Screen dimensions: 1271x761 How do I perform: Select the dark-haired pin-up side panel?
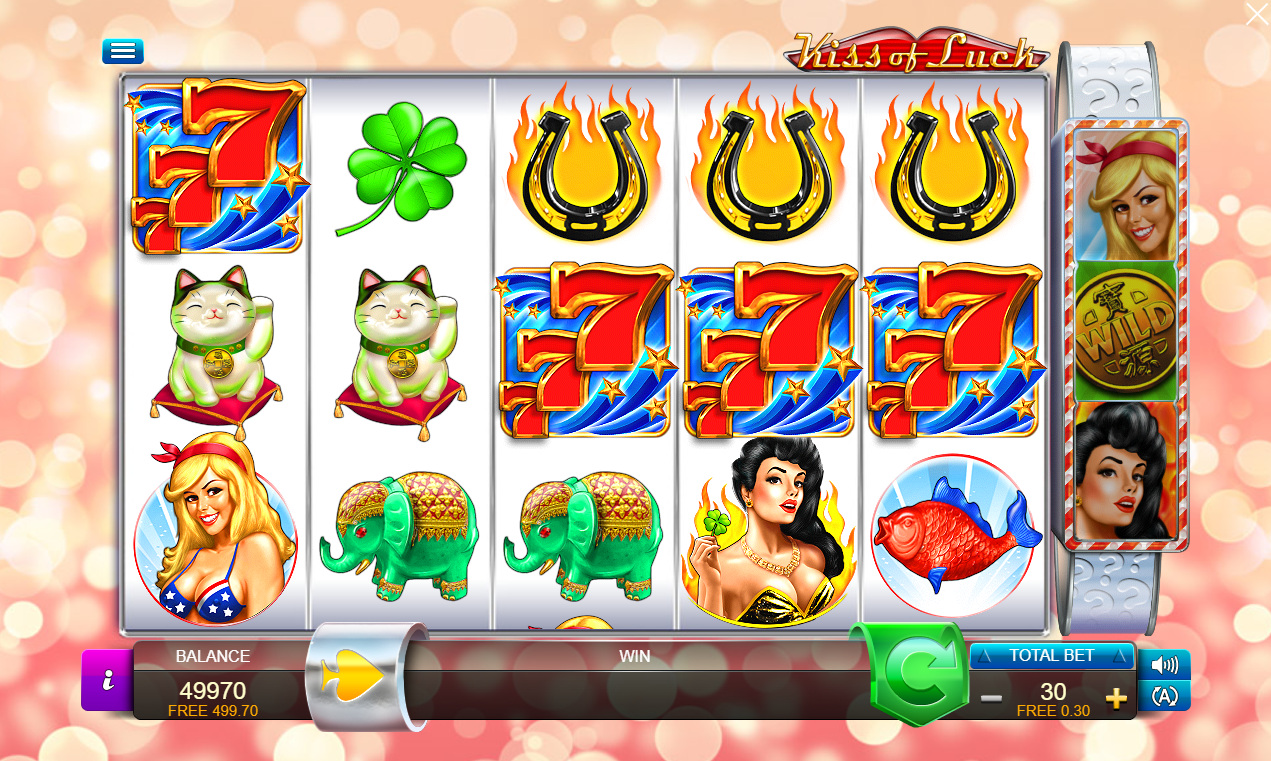[x=1125, y=469]
